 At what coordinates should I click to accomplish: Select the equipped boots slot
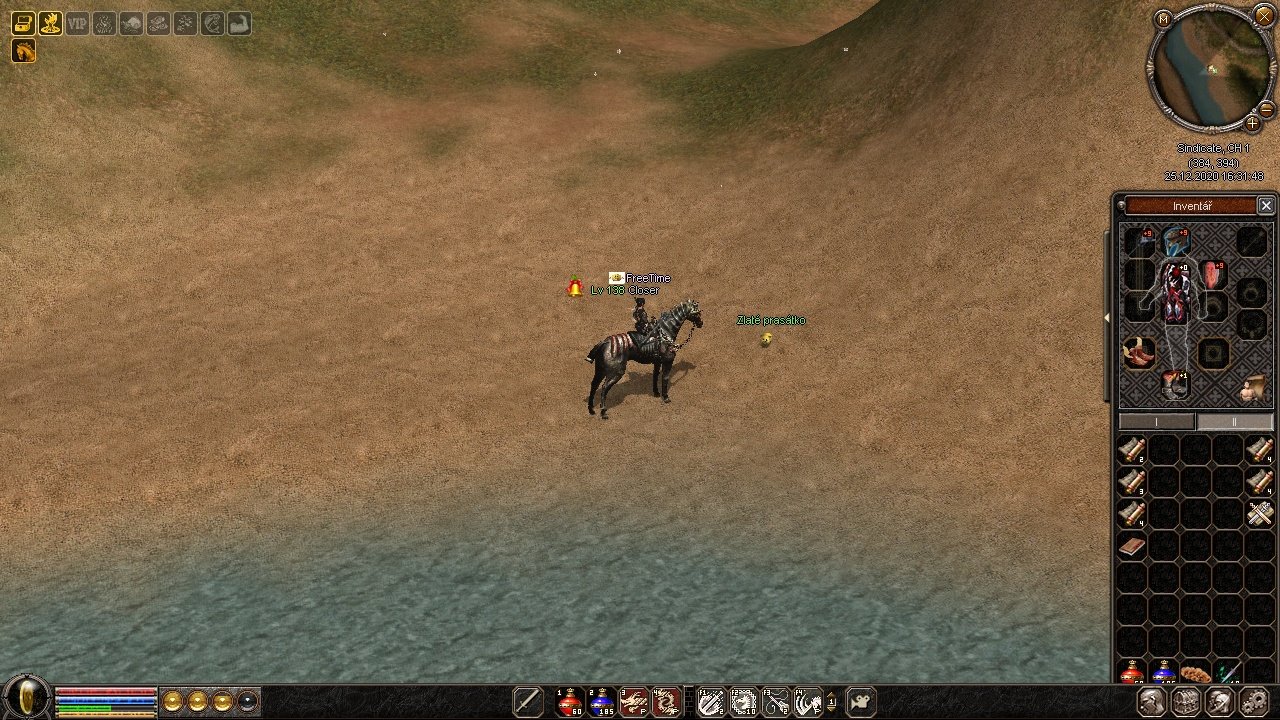pyautogui.click(x=1175, y=384)
